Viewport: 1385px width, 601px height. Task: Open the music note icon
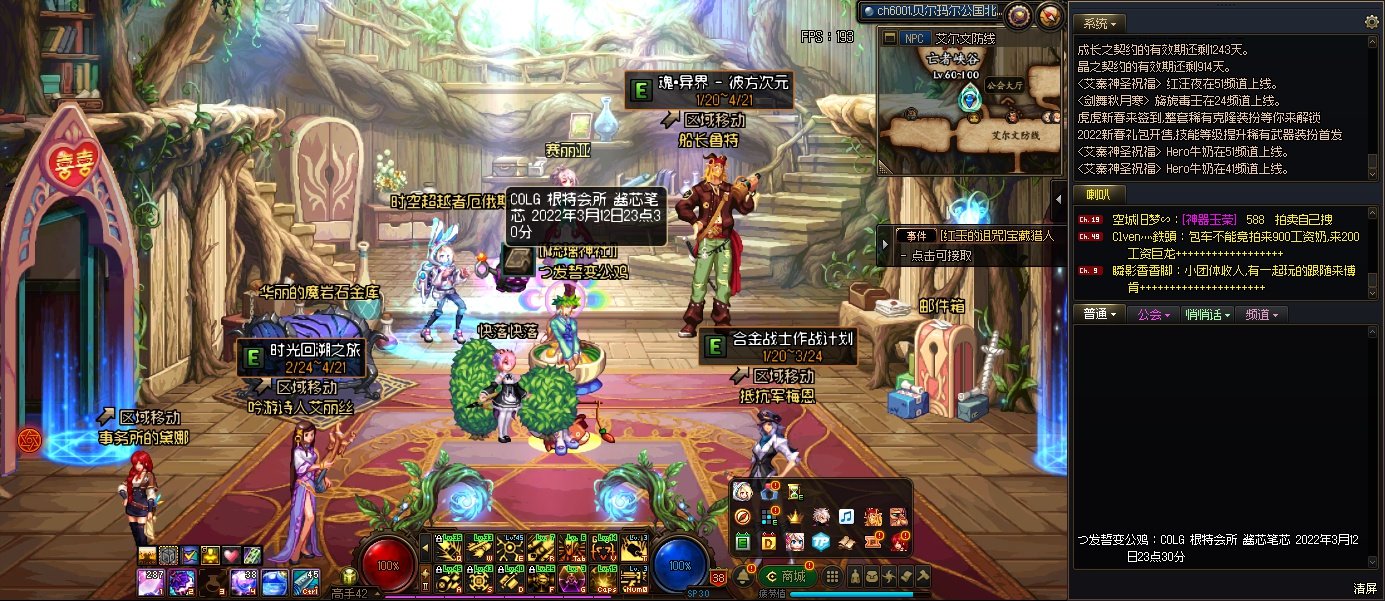pos(846,517)
